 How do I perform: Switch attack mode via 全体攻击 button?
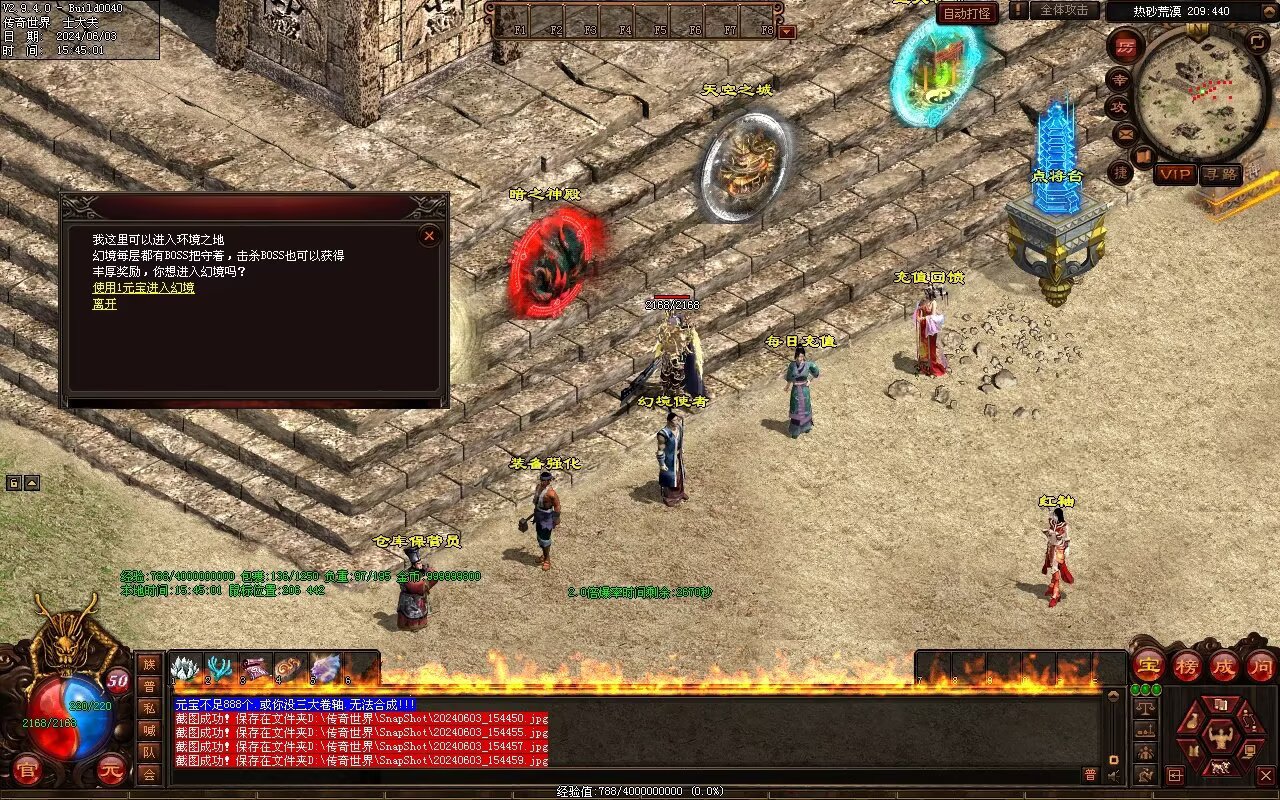click(1063, 10)
